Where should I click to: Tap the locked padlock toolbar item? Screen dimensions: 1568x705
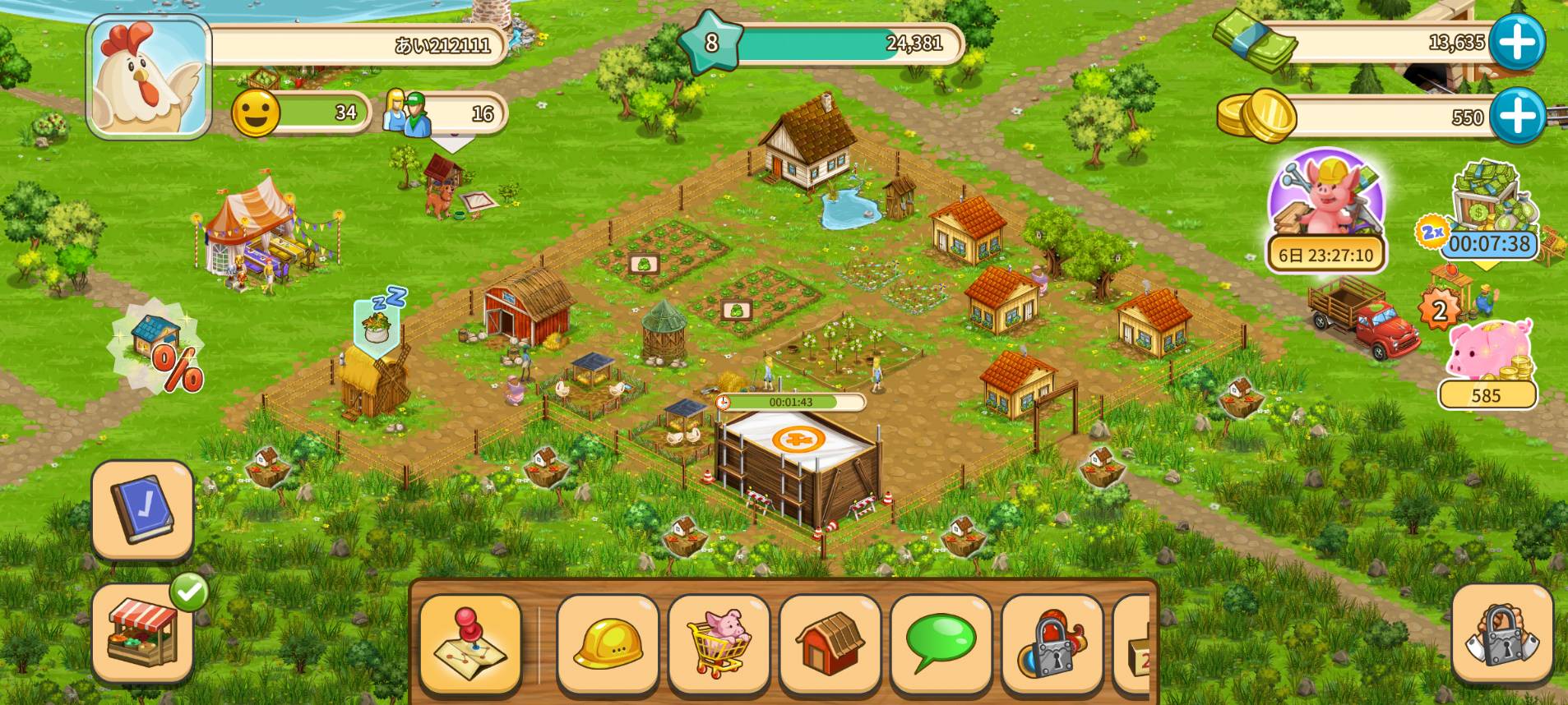(x=1052, y=643)
